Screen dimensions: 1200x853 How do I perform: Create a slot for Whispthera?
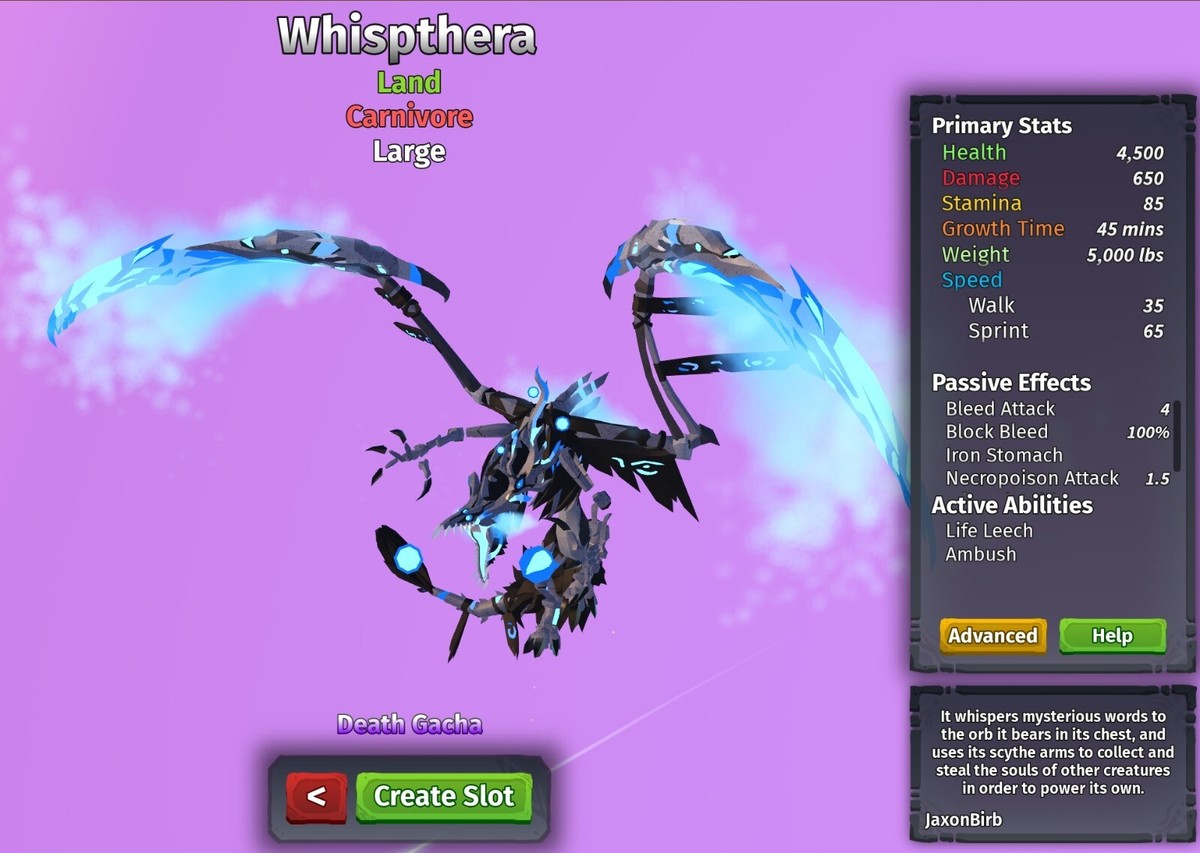coord(443,797)
